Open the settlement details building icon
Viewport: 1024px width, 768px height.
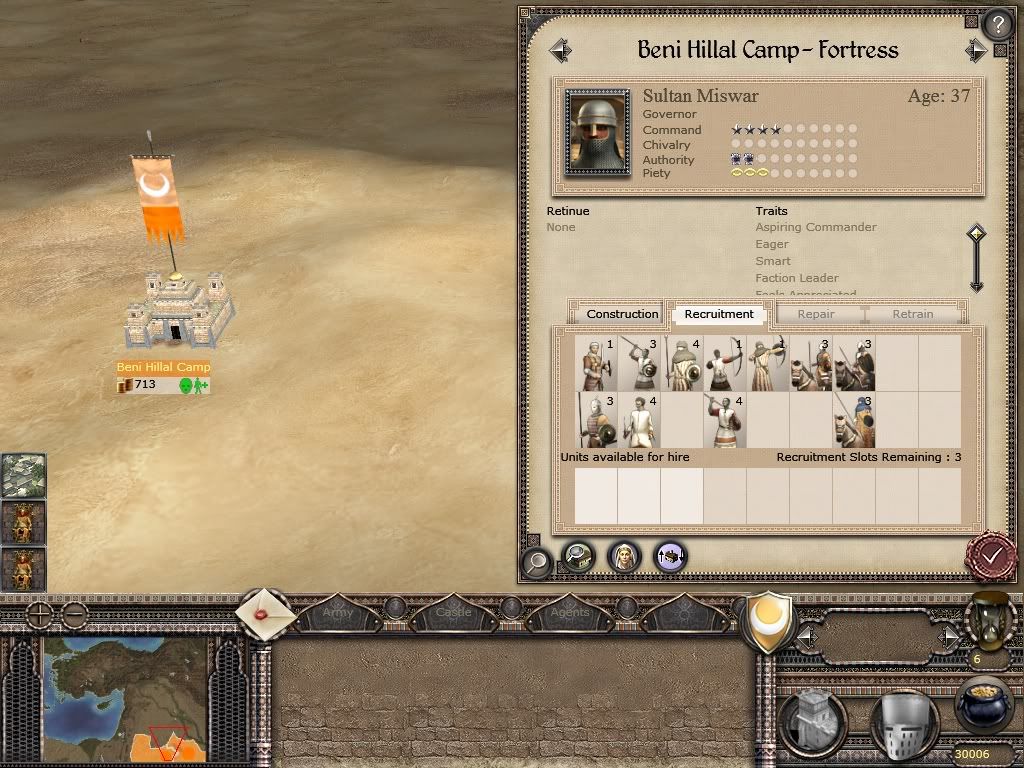pos(577,556)
